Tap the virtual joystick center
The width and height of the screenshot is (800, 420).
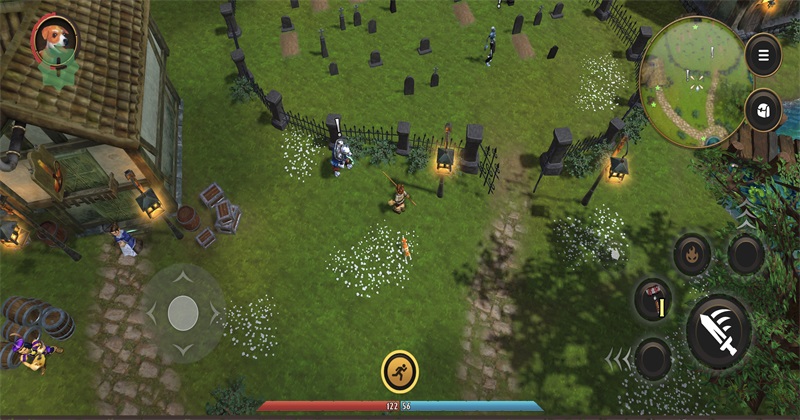pyautogui.click(x=183, y=313)
